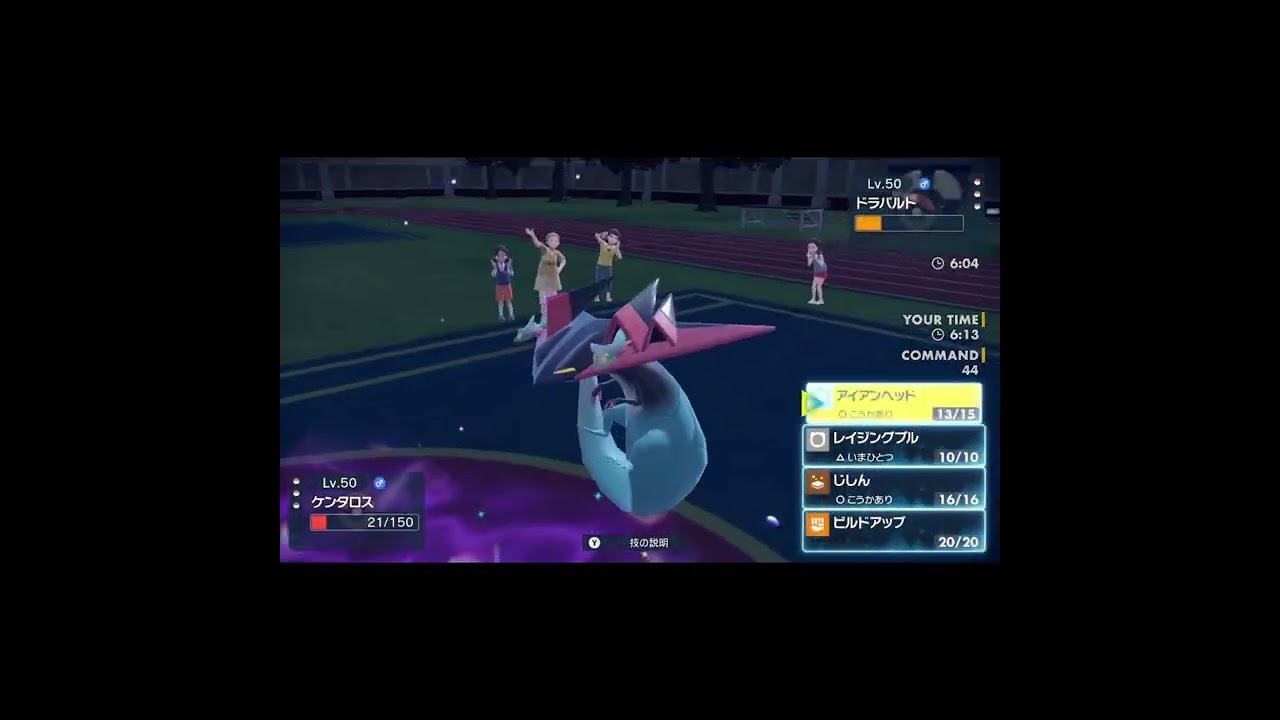Toggle the middle Poké Ball marker on raid boss panel

(977, 194)
